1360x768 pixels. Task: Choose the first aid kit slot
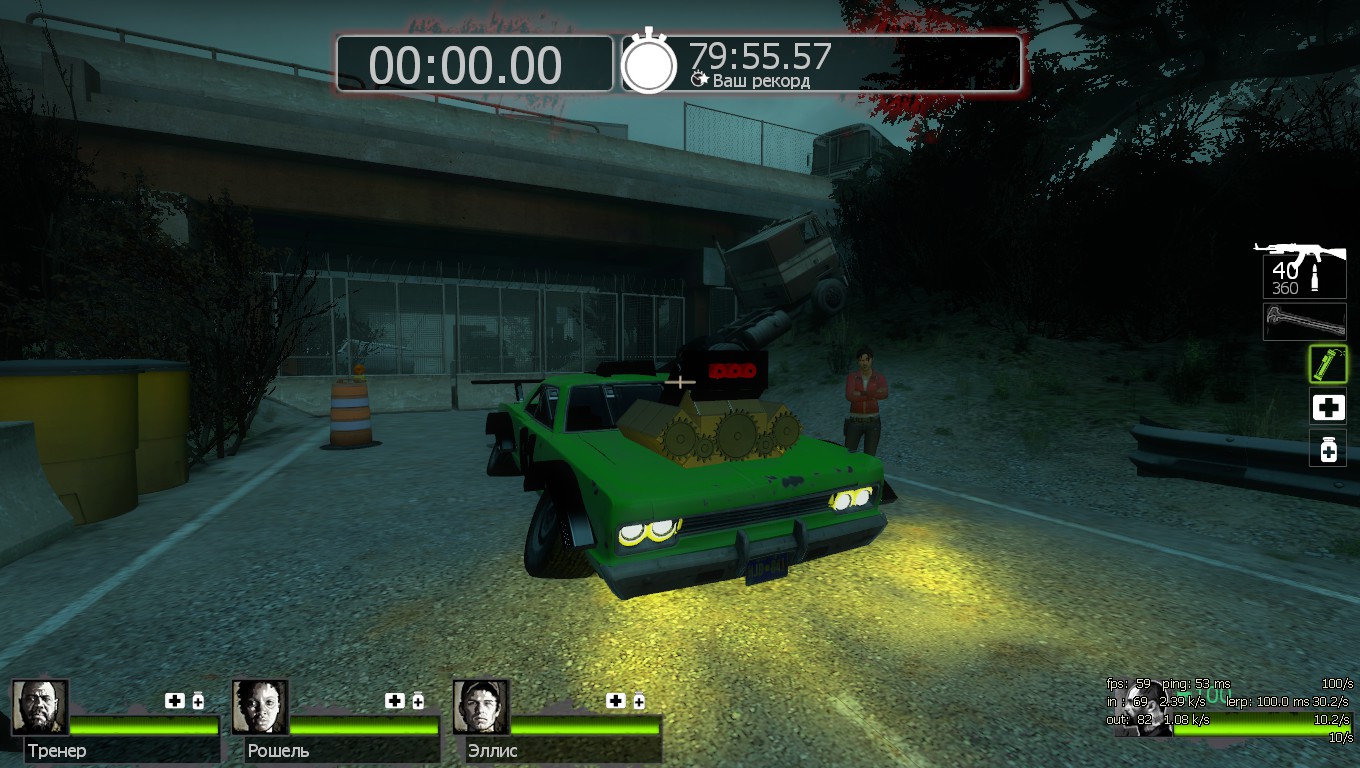[x=1328, y=407]
